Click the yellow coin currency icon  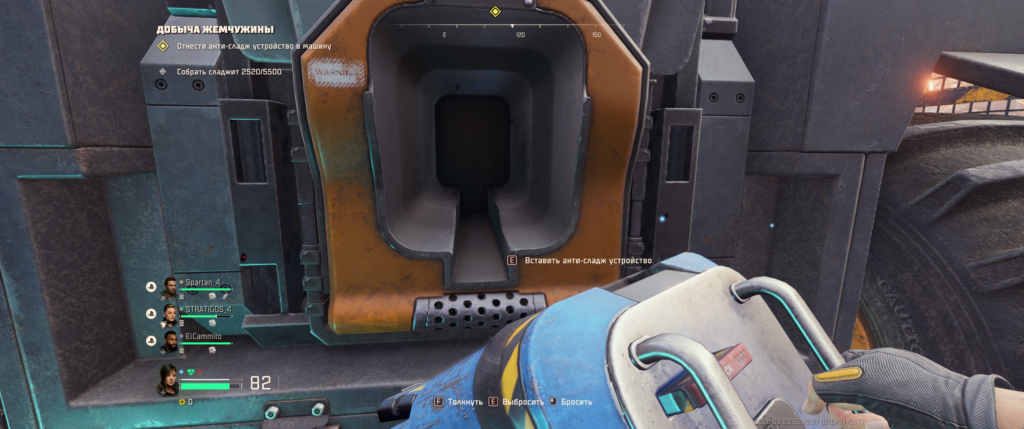coord(180,401)
